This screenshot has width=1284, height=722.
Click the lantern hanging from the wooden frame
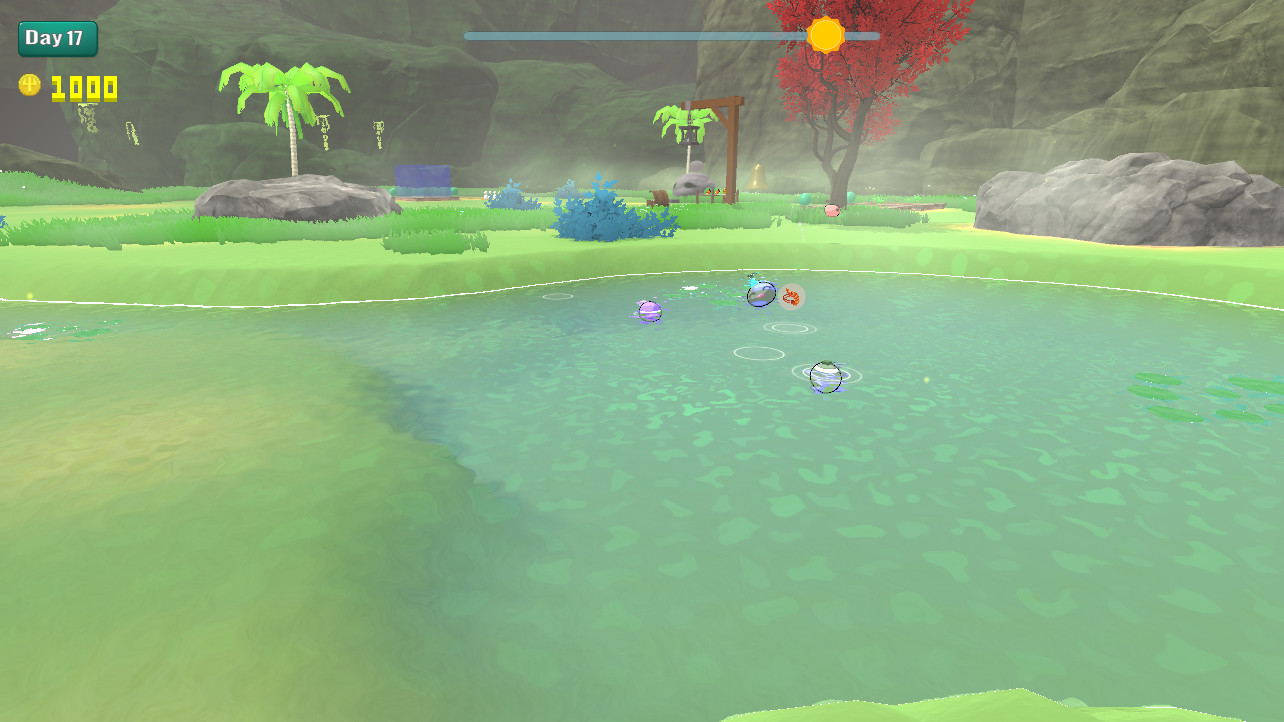pyautogui.click(x=687, y=135)
